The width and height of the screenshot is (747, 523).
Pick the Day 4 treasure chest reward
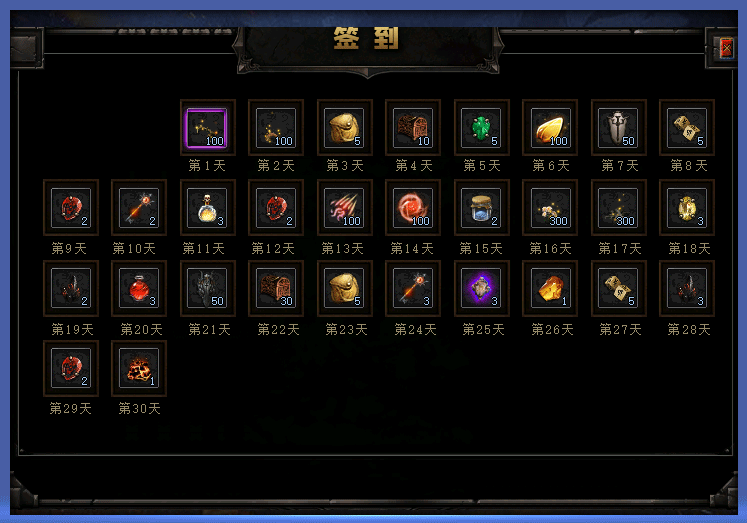pos(413,128)
